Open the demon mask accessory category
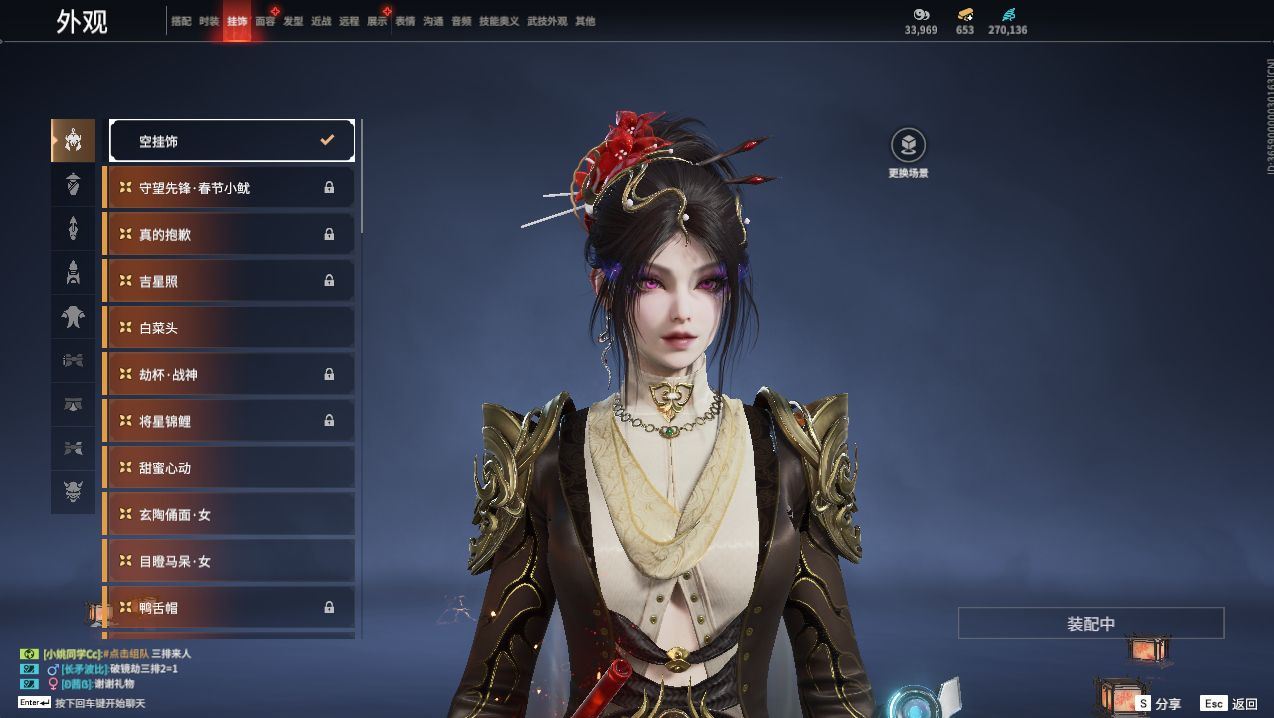1274x718 pixels. click(x=73, y=491)
